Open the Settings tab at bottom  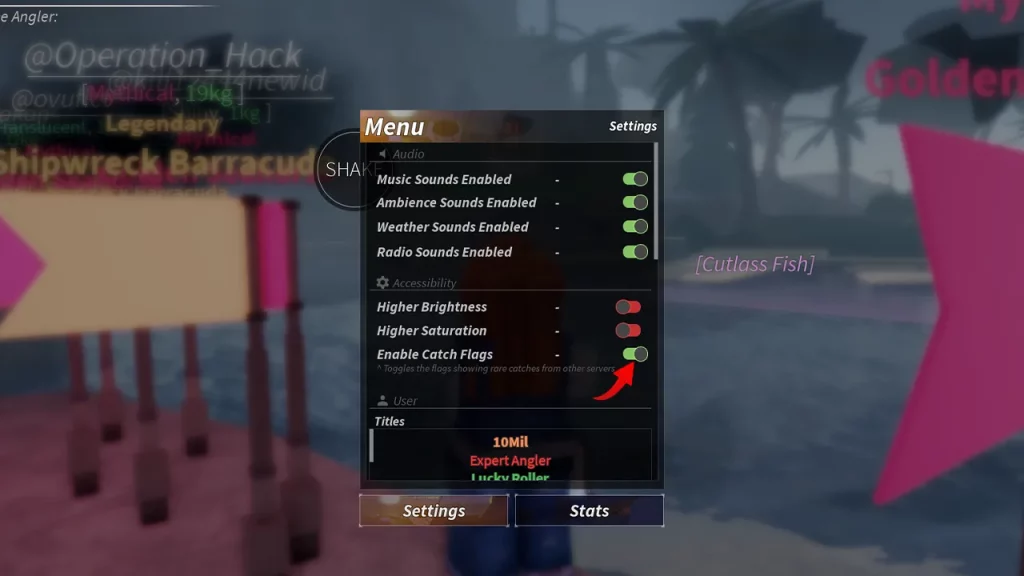pyautogui.click(x=434, y=511)
